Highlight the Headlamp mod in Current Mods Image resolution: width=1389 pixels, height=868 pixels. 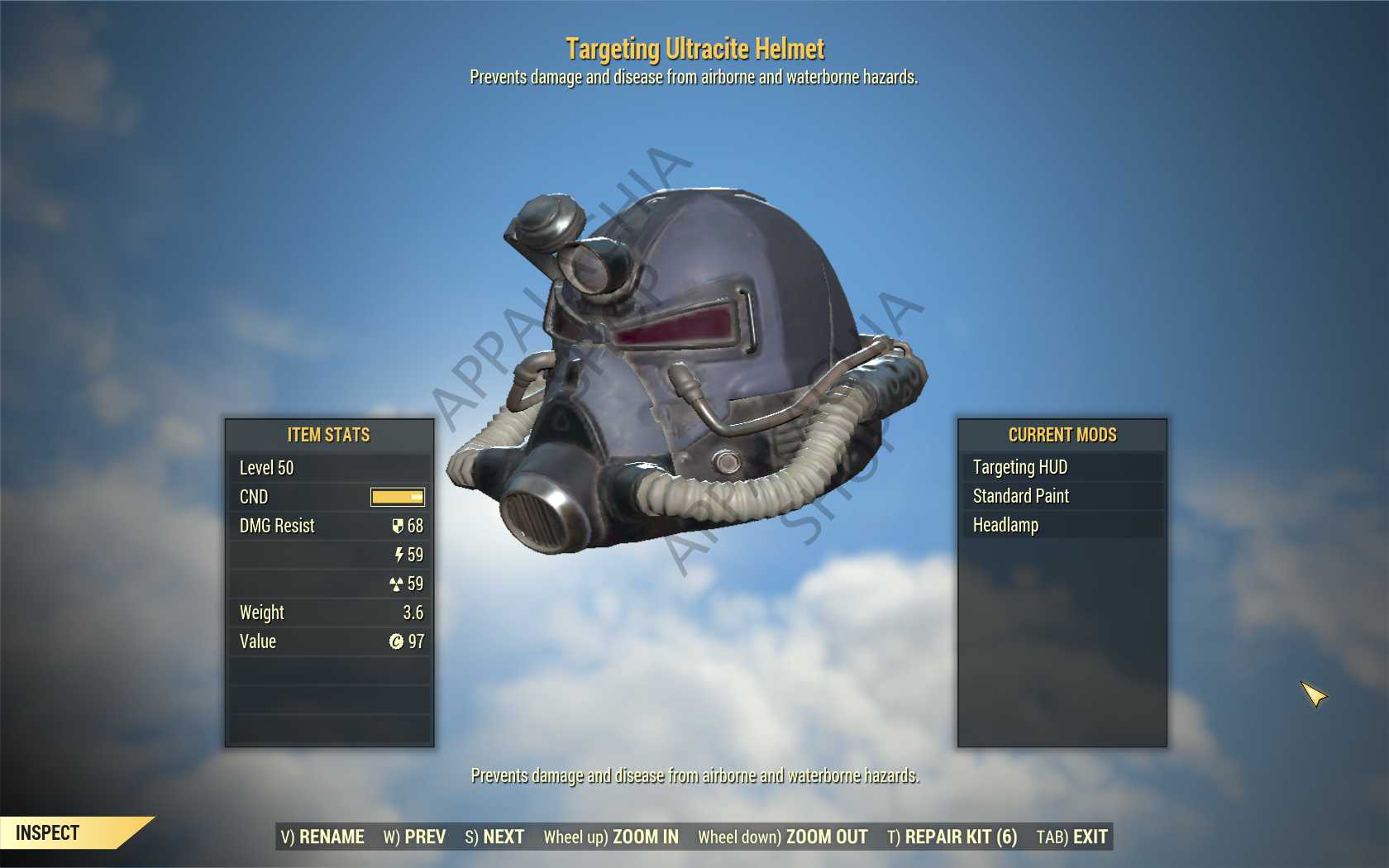coord(1062,525)
